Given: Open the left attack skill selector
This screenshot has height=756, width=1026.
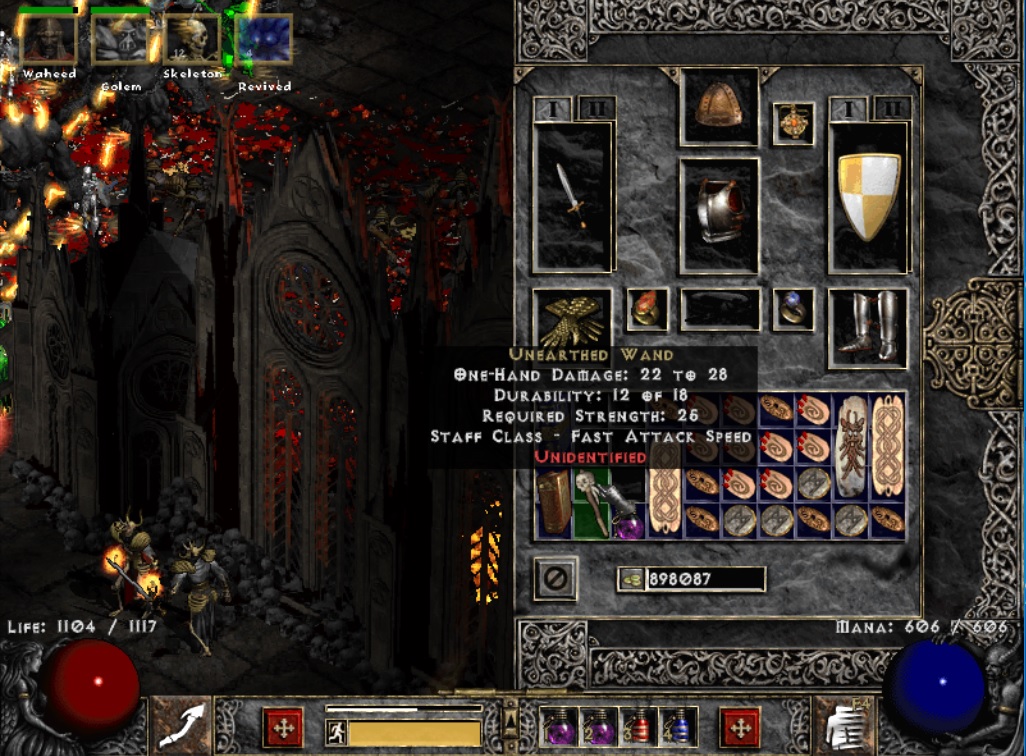Looking at the screenshot, I should point(180,725).
